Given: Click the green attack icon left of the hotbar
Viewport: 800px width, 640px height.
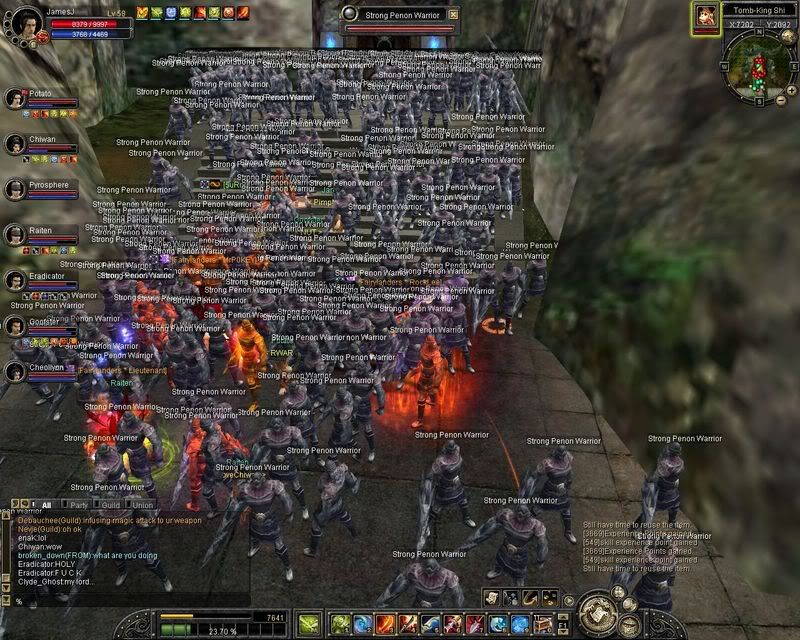Looking at the screenshot, I should tap(309, 623).
